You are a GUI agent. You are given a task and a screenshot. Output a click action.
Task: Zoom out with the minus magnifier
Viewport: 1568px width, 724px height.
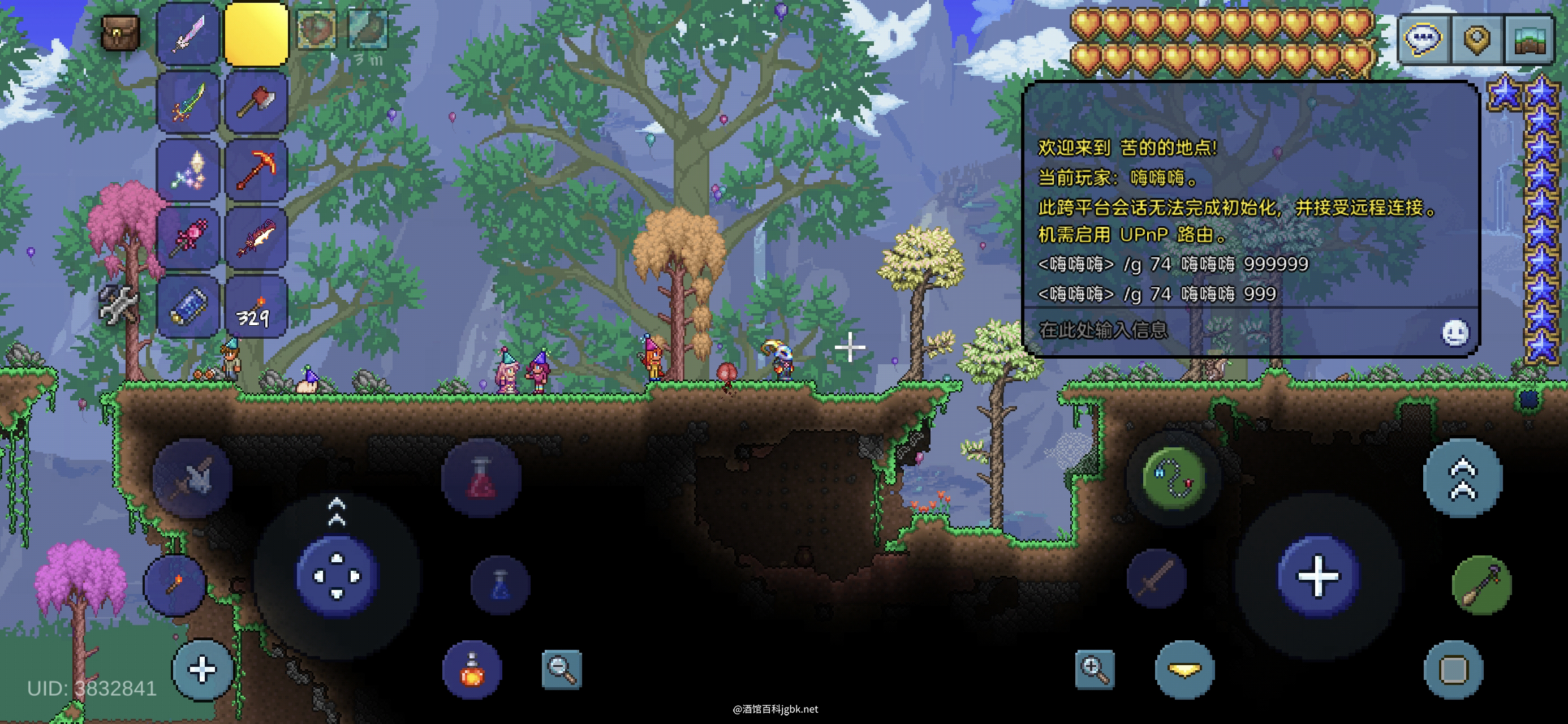coord(561,669)
